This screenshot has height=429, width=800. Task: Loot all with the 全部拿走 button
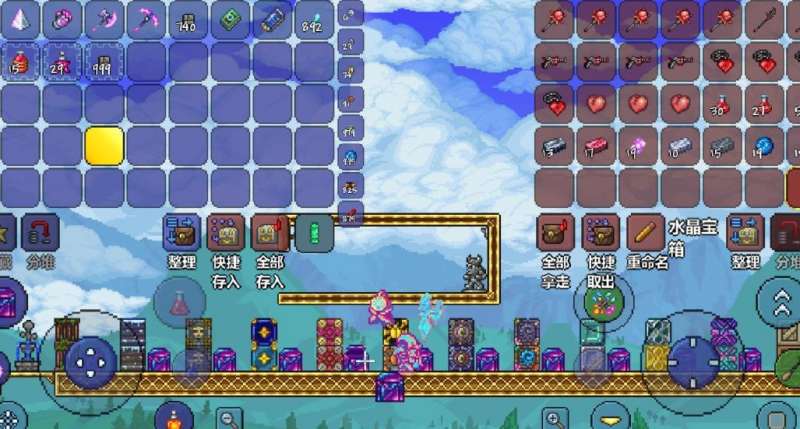tap(555, 233)
